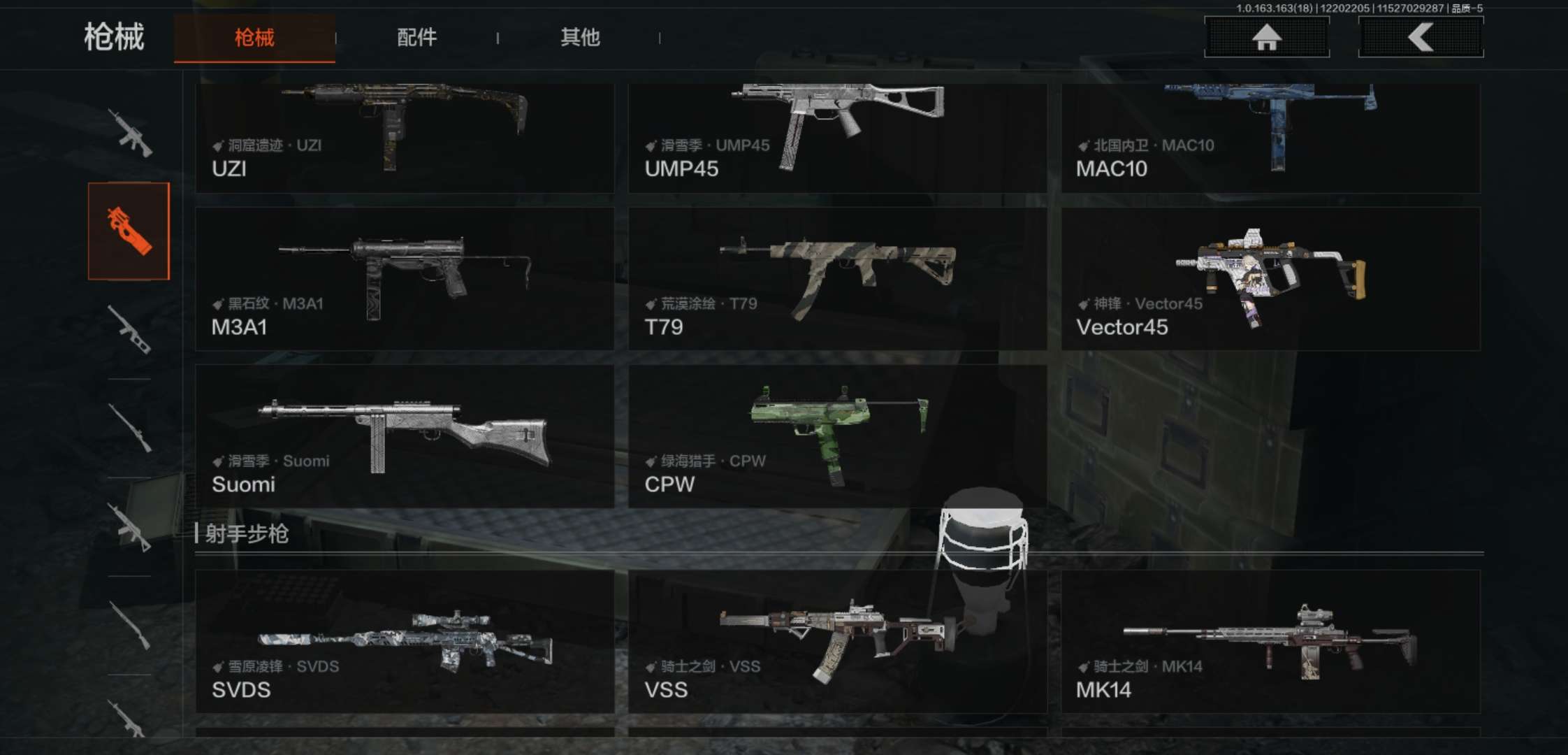The image size is (1568, 755).
Task: Select the UZI weapon card
Action: [x=405, y=138]
